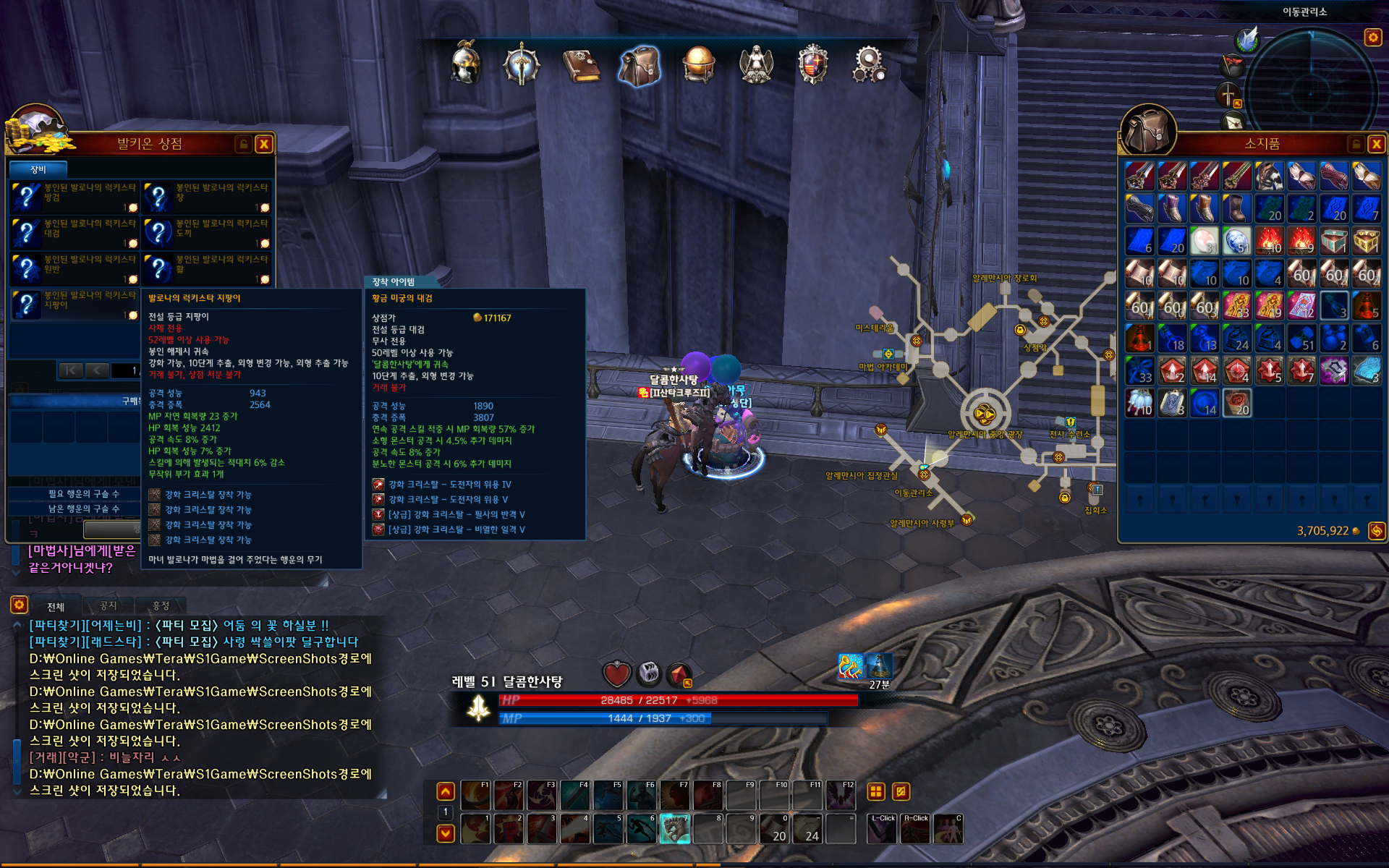This screenshot has height=868, width=1389.
Task: Open the minimap settings gear button
Action: [1372, 37]
